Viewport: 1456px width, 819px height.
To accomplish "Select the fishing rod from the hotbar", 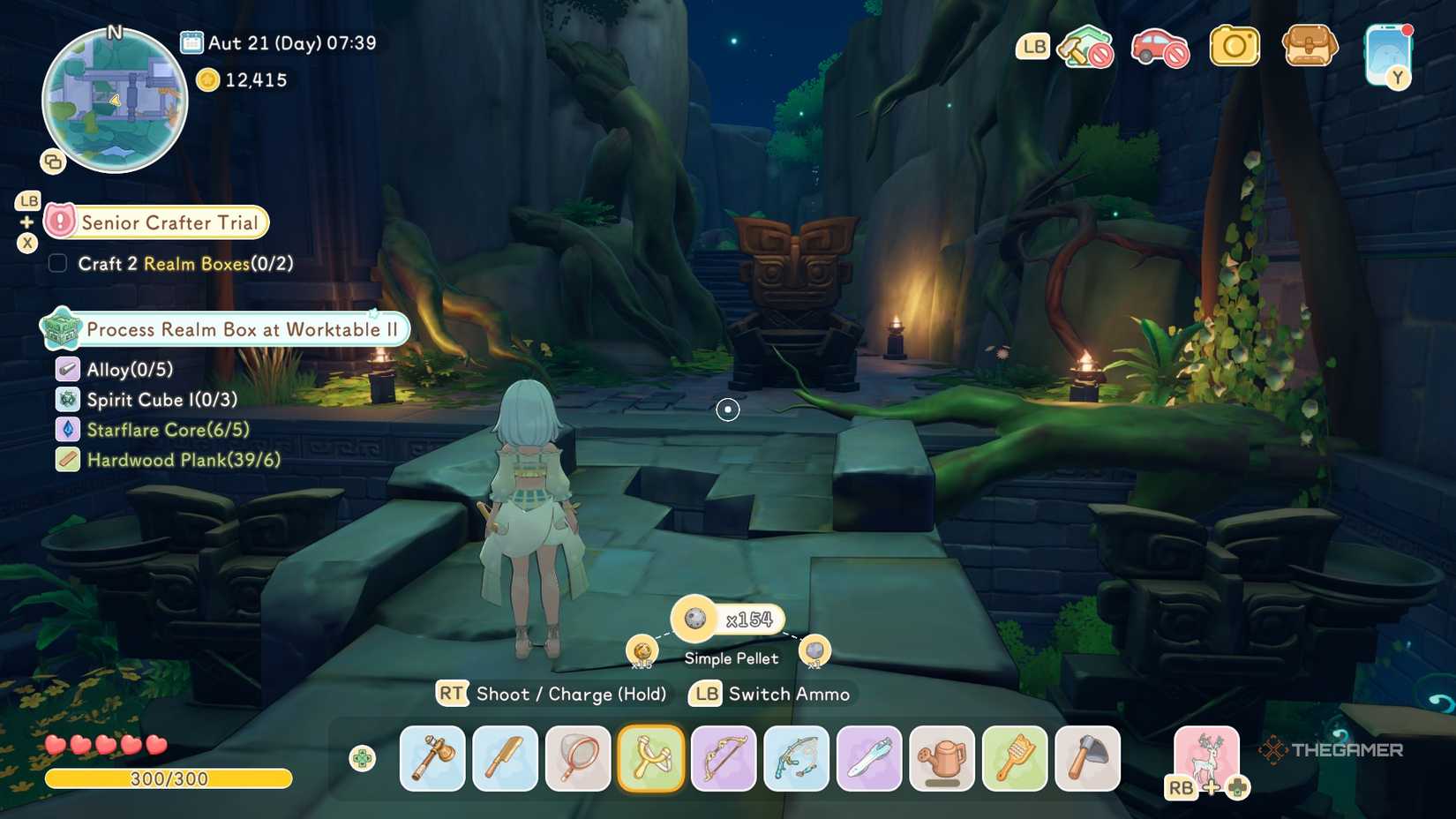I will pos(796,759).
